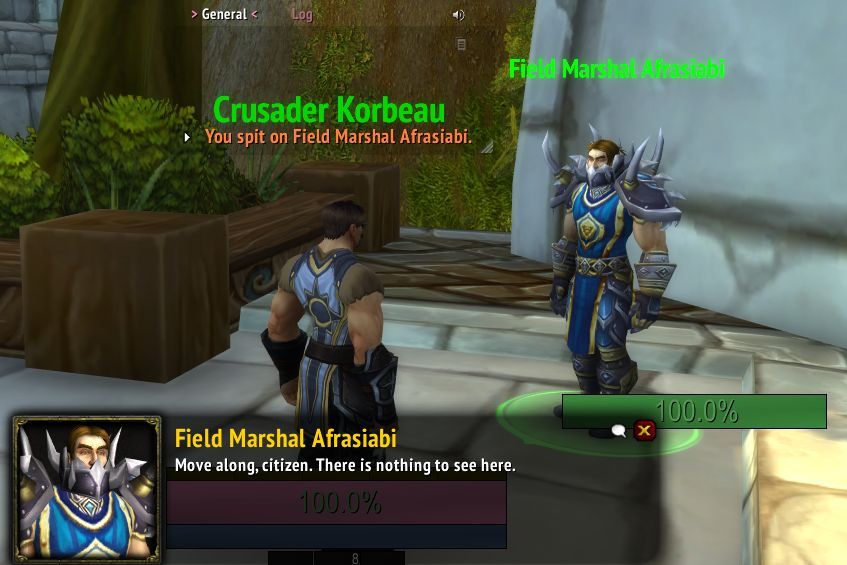Toggle the chat speaker sound icon
This screenshot has height=565, width=847.
tap(458, 15)
